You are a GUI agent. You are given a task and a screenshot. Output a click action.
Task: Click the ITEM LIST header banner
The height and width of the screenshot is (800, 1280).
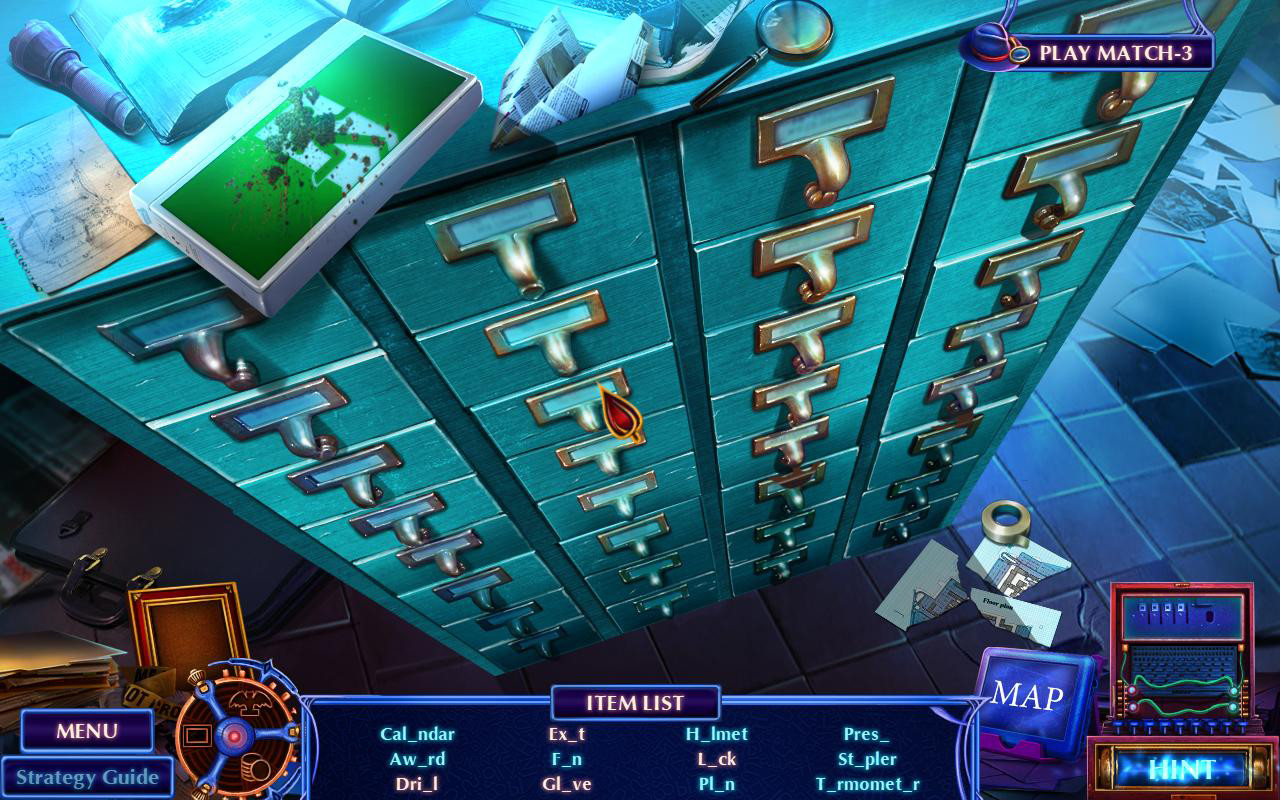click(636, 704)
